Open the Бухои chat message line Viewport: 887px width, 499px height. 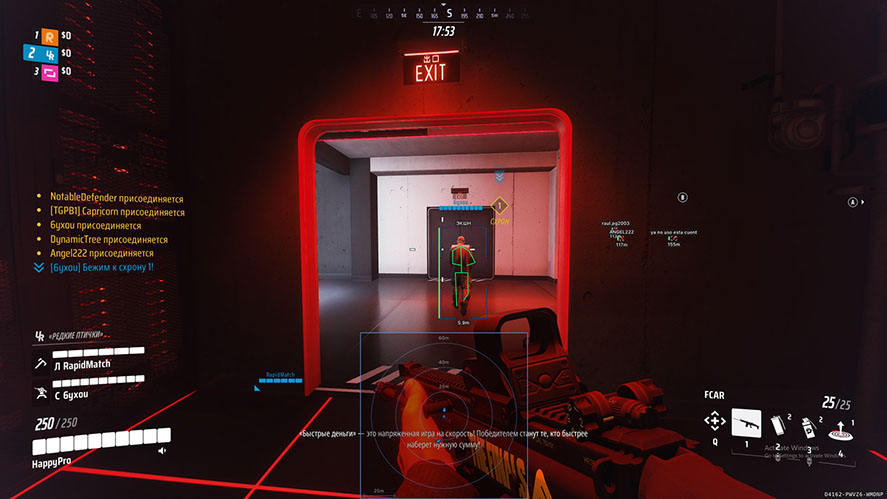tap(93, 268)
